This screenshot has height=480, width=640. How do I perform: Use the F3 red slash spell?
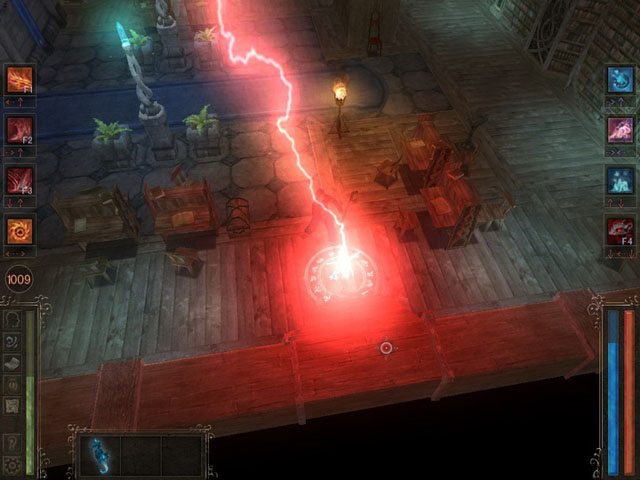point(19,181)
